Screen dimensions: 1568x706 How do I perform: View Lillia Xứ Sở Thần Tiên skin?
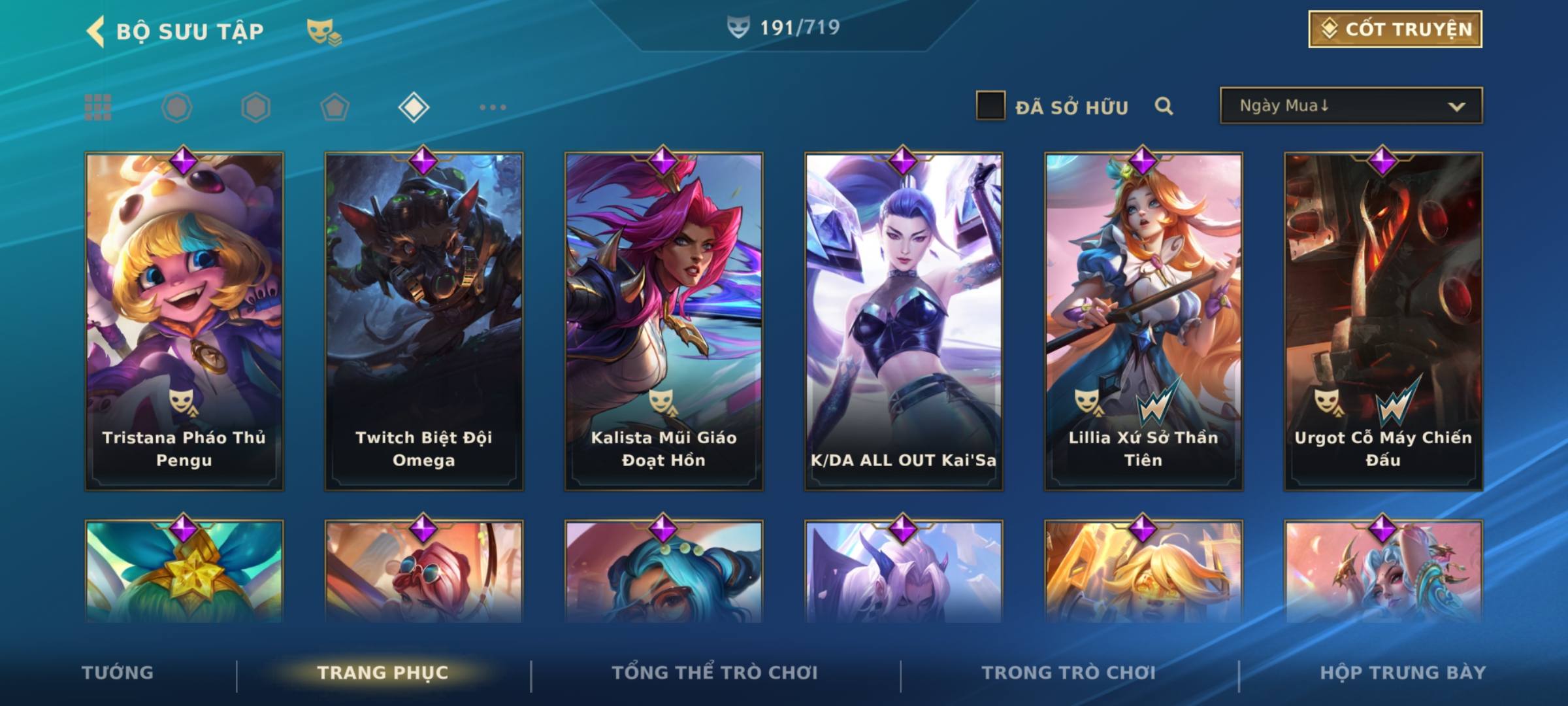[1143, 320]
